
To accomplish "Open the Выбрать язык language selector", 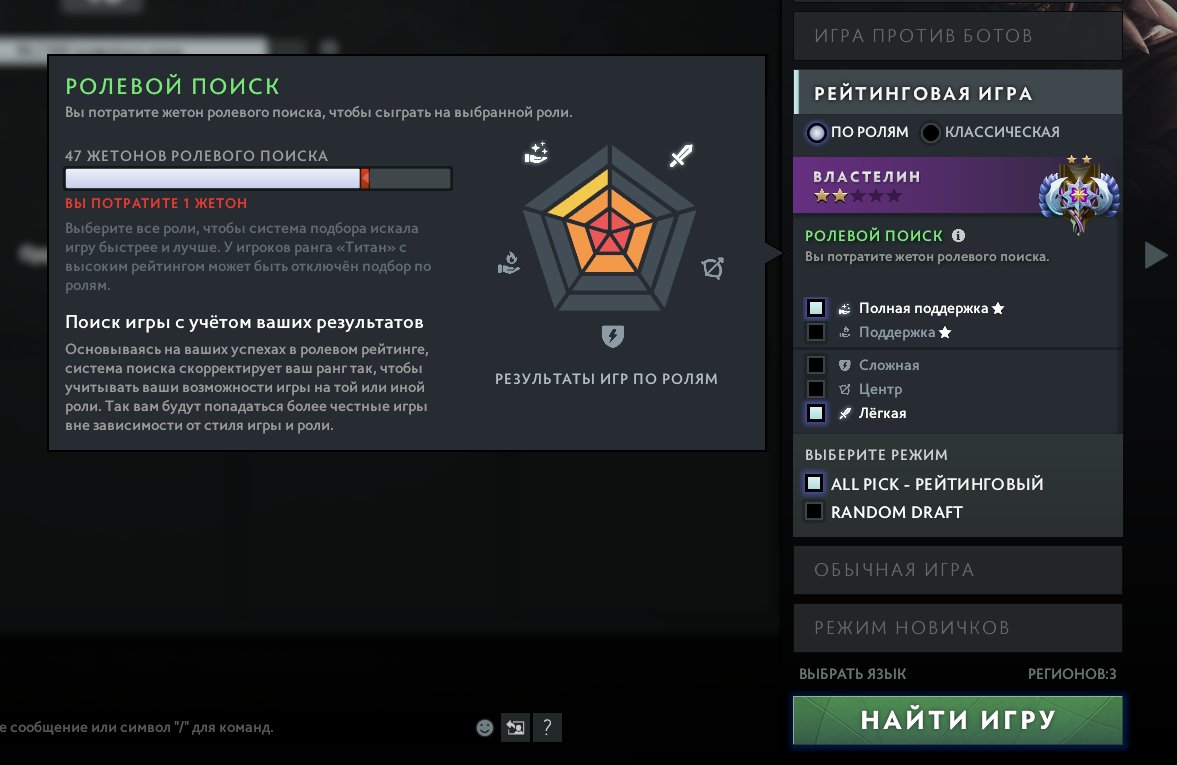I will coord(852,674).
